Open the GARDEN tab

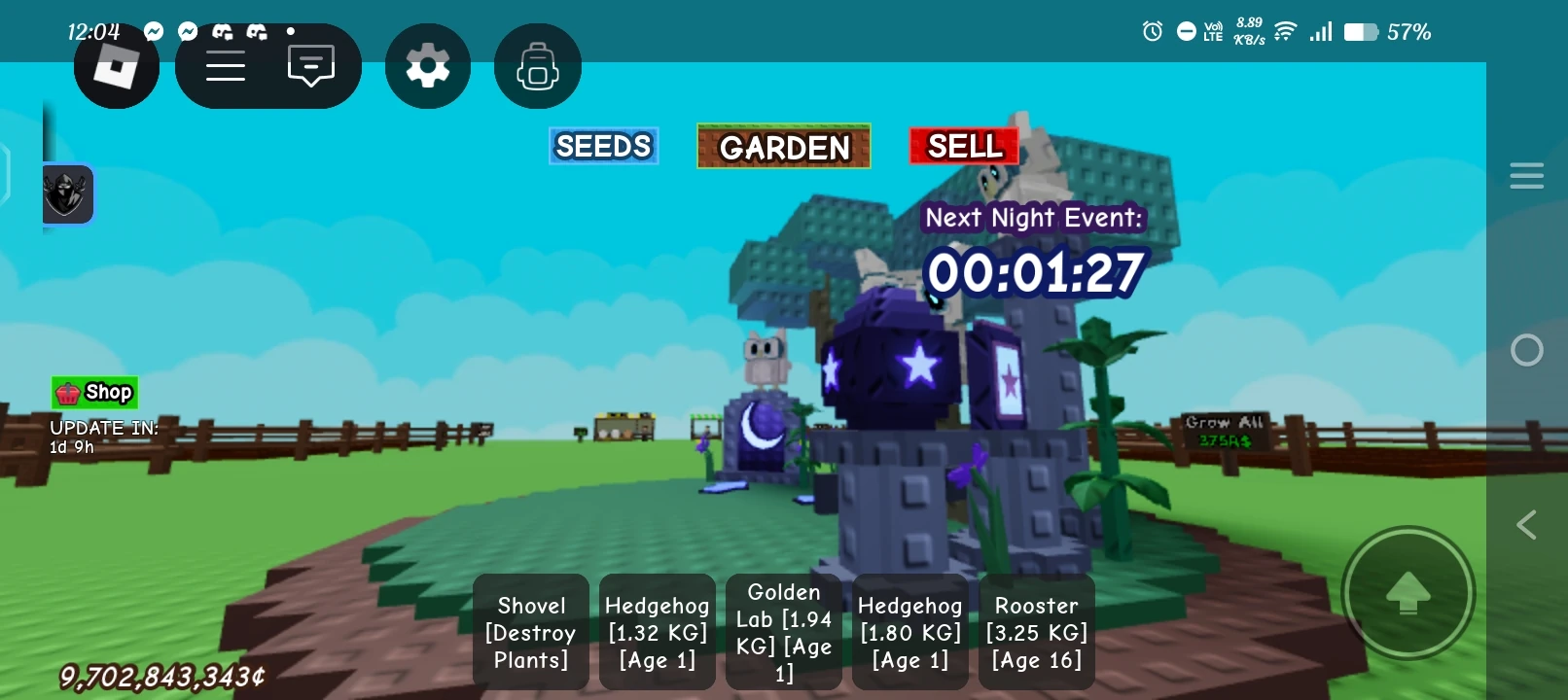pos(783,147)
